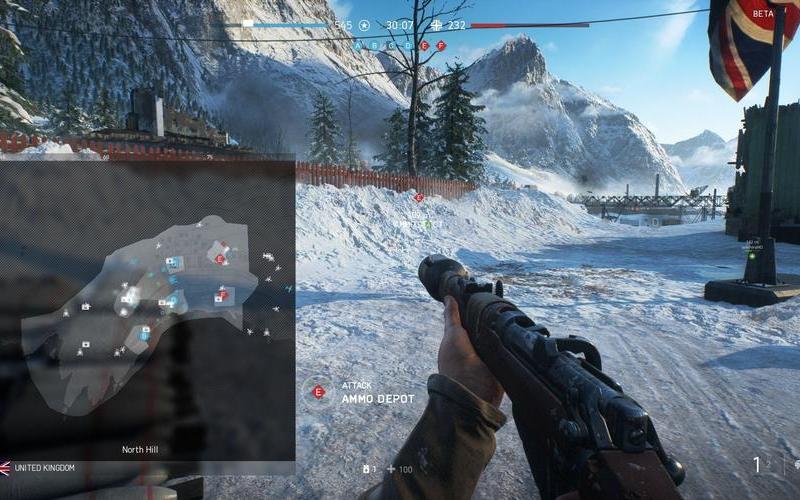Select the blue B capture point icon
Viewport: 800px width, 500px height.
374,45
